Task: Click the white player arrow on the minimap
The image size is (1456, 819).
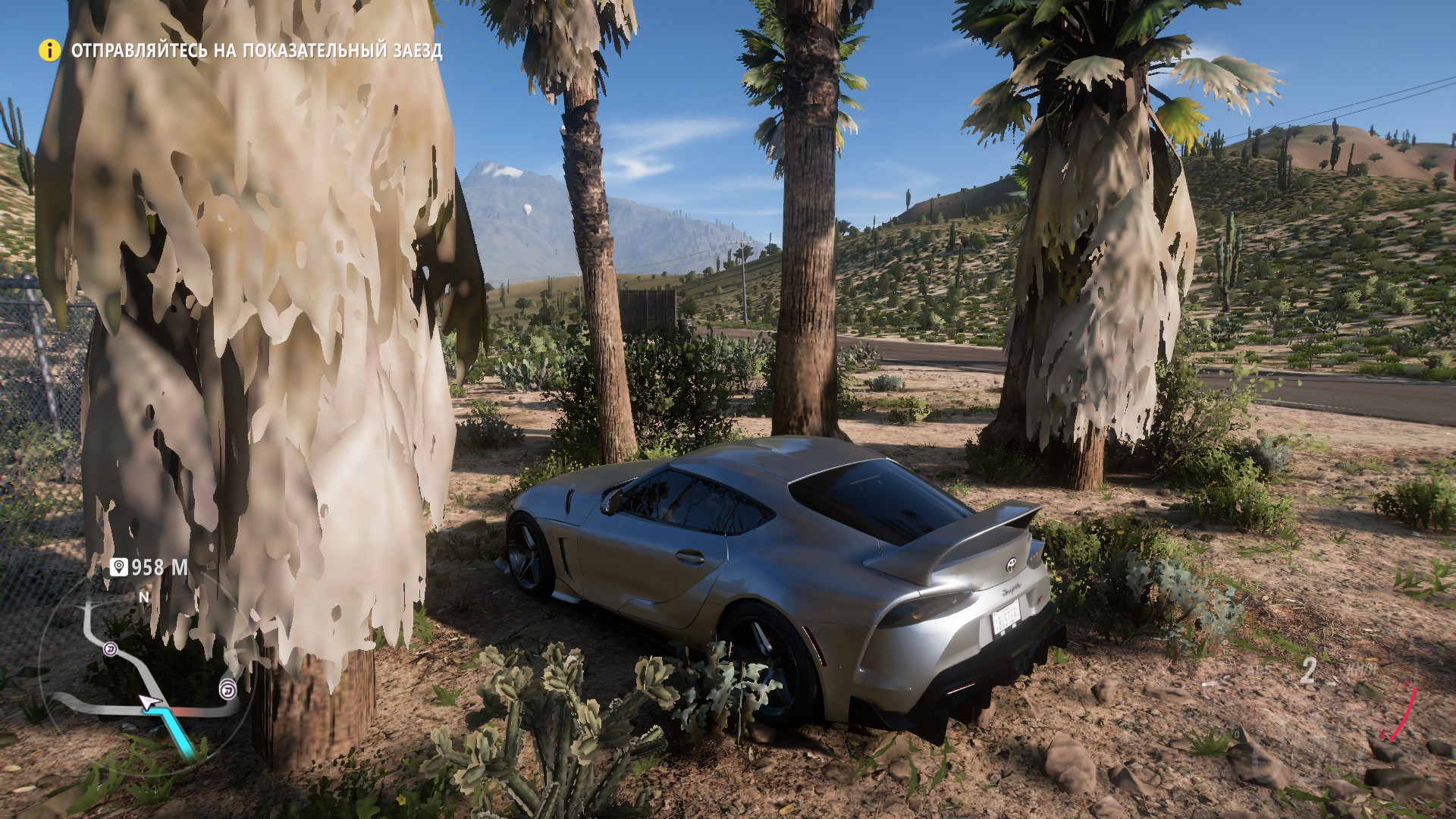Action: point(149,701)
